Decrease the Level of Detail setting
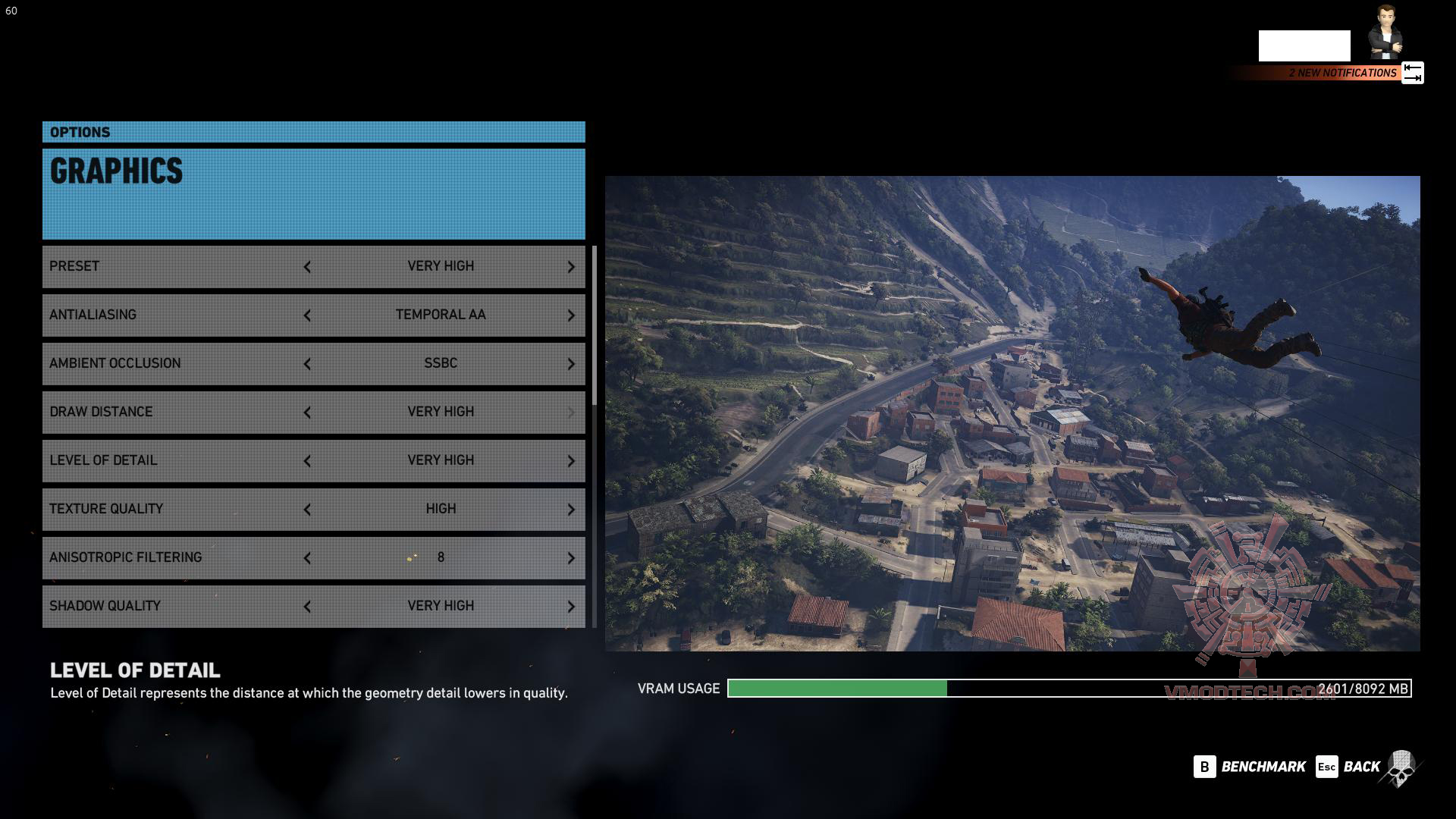Screen dimensions: 1456x819 pos(307,461)
